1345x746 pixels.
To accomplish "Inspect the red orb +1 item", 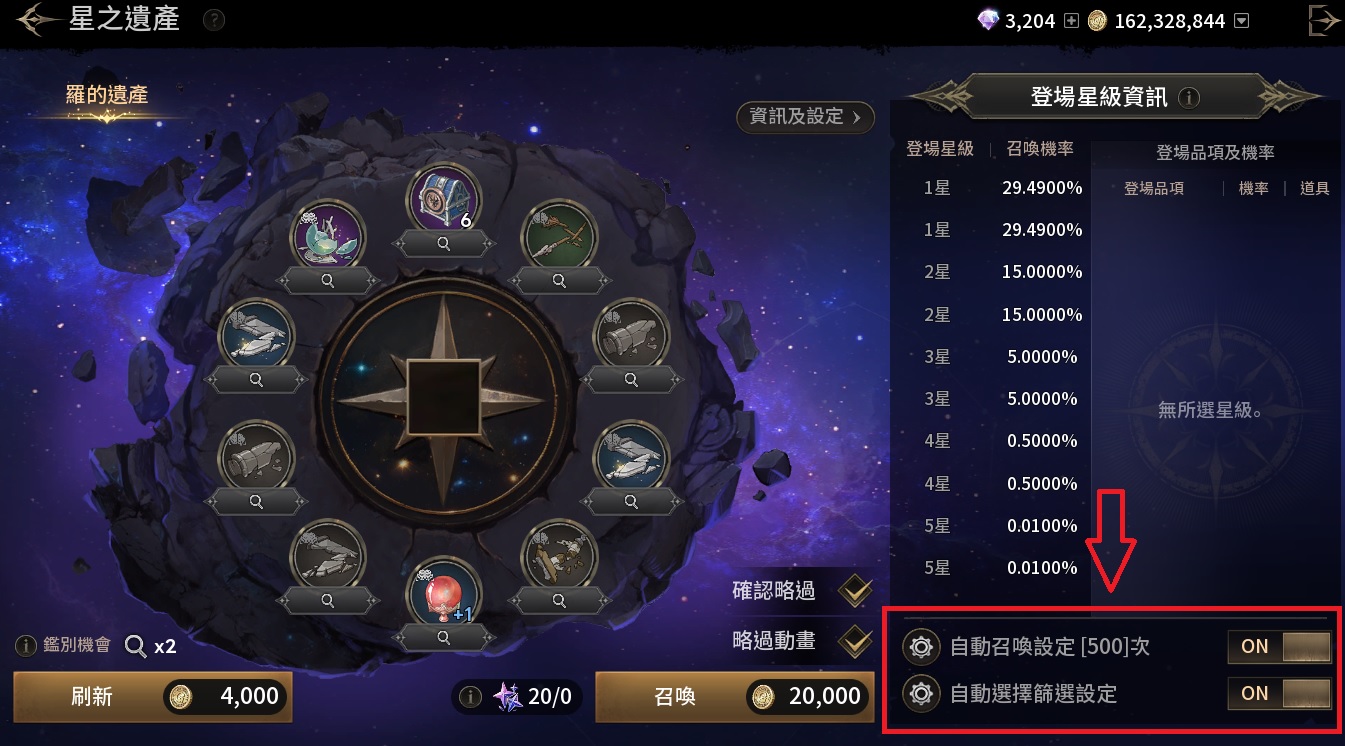I will coord(443,637).
